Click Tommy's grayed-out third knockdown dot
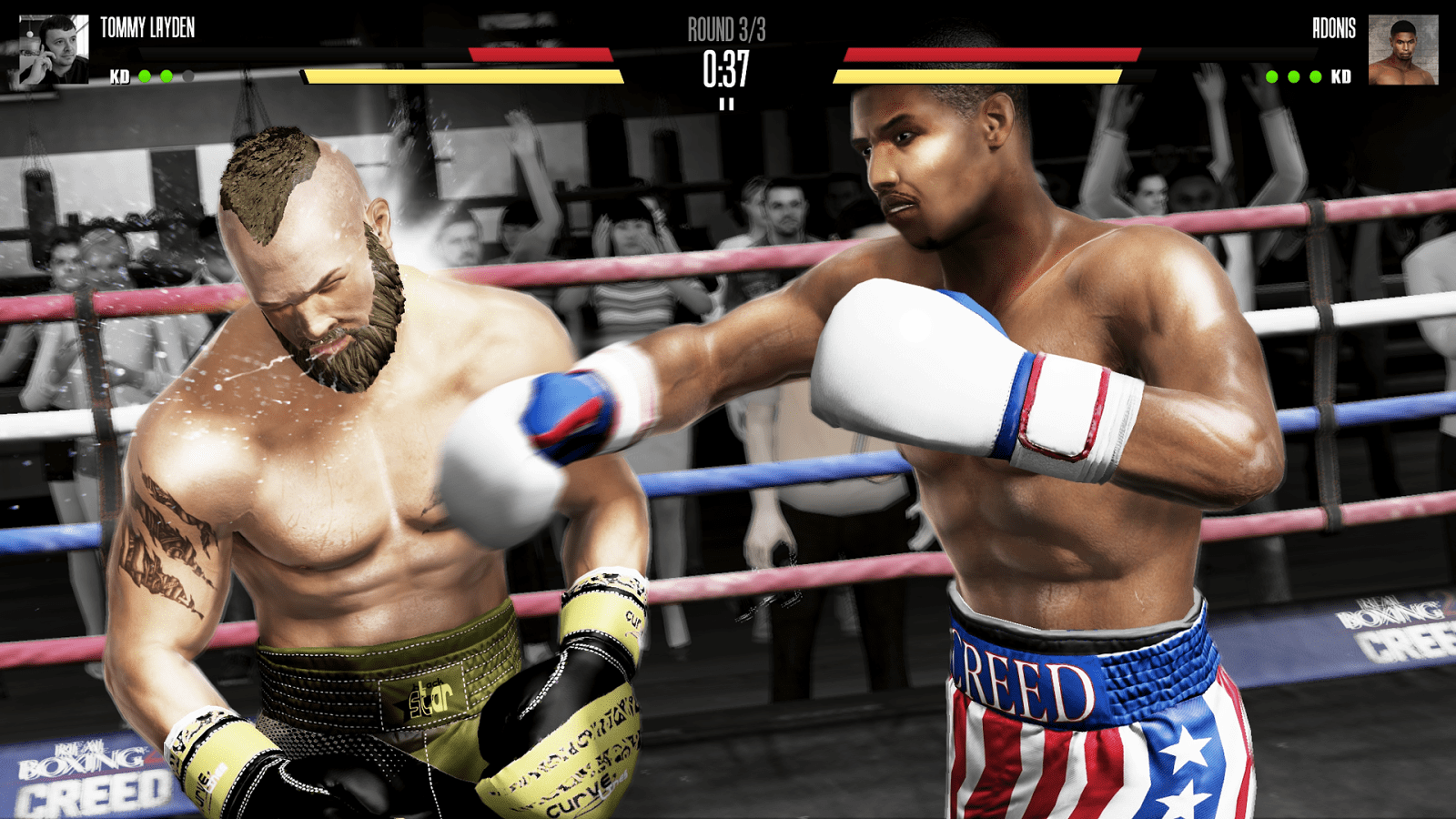Viewport: 1456px width, 819px height. pos(188,76)
